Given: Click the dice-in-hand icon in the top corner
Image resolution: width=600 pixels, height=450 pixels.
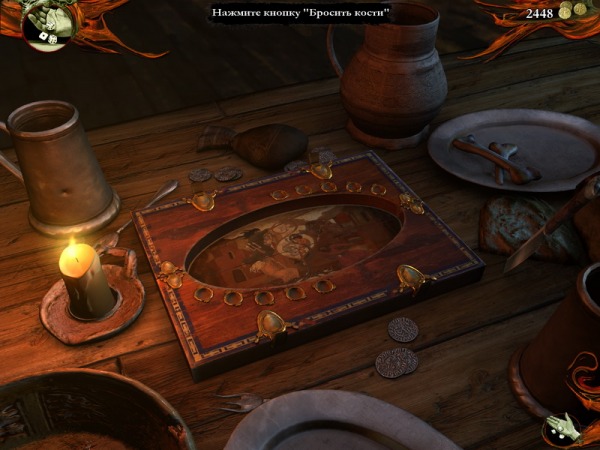Looking at the screenshot, I should [48, 24].
